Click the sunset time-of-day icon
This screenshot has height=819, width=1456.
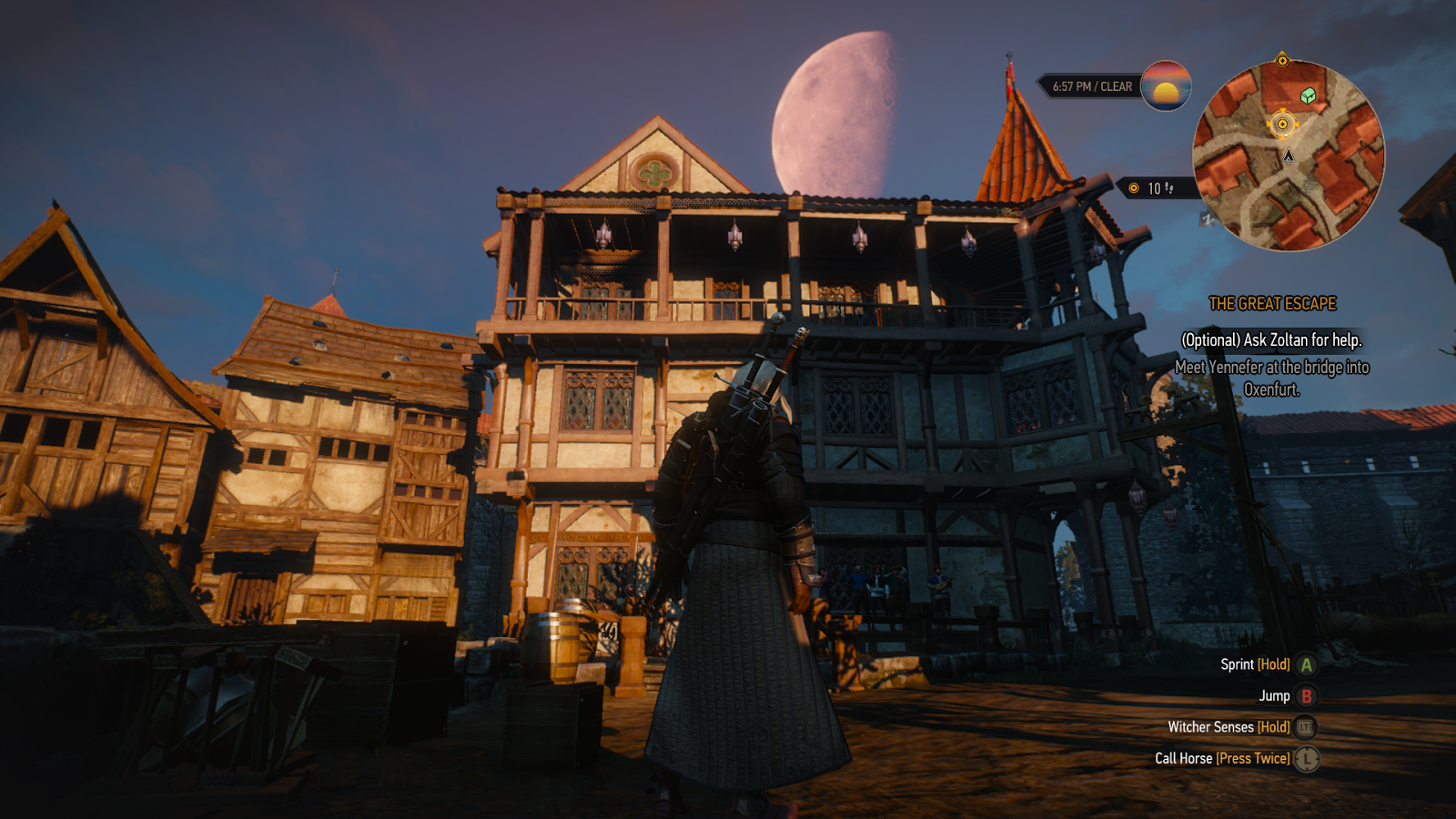point(1166,86)
